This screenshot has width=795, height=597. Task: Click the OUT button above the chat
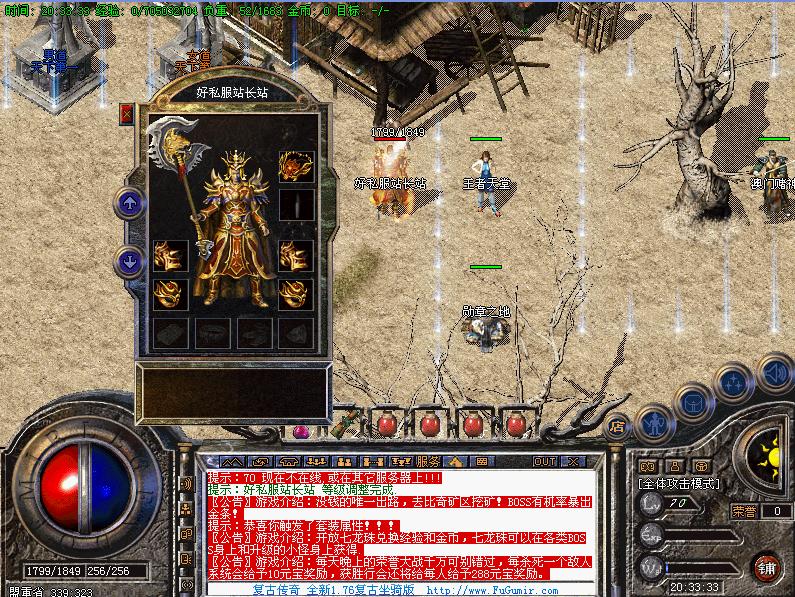[545, 461]
